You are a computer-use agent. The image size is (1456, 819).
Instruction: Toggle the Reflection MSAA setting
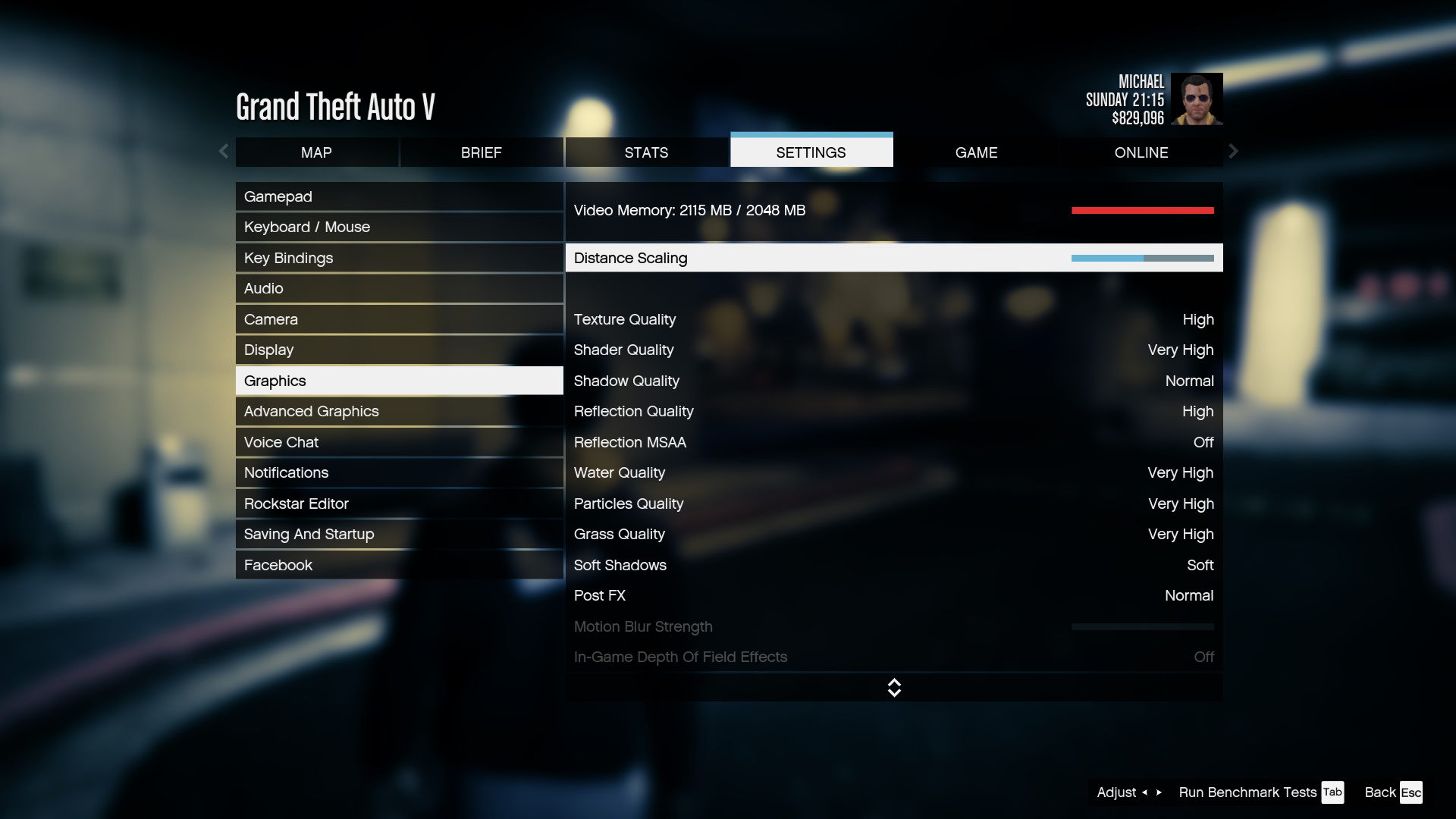(x=893, y=443)
